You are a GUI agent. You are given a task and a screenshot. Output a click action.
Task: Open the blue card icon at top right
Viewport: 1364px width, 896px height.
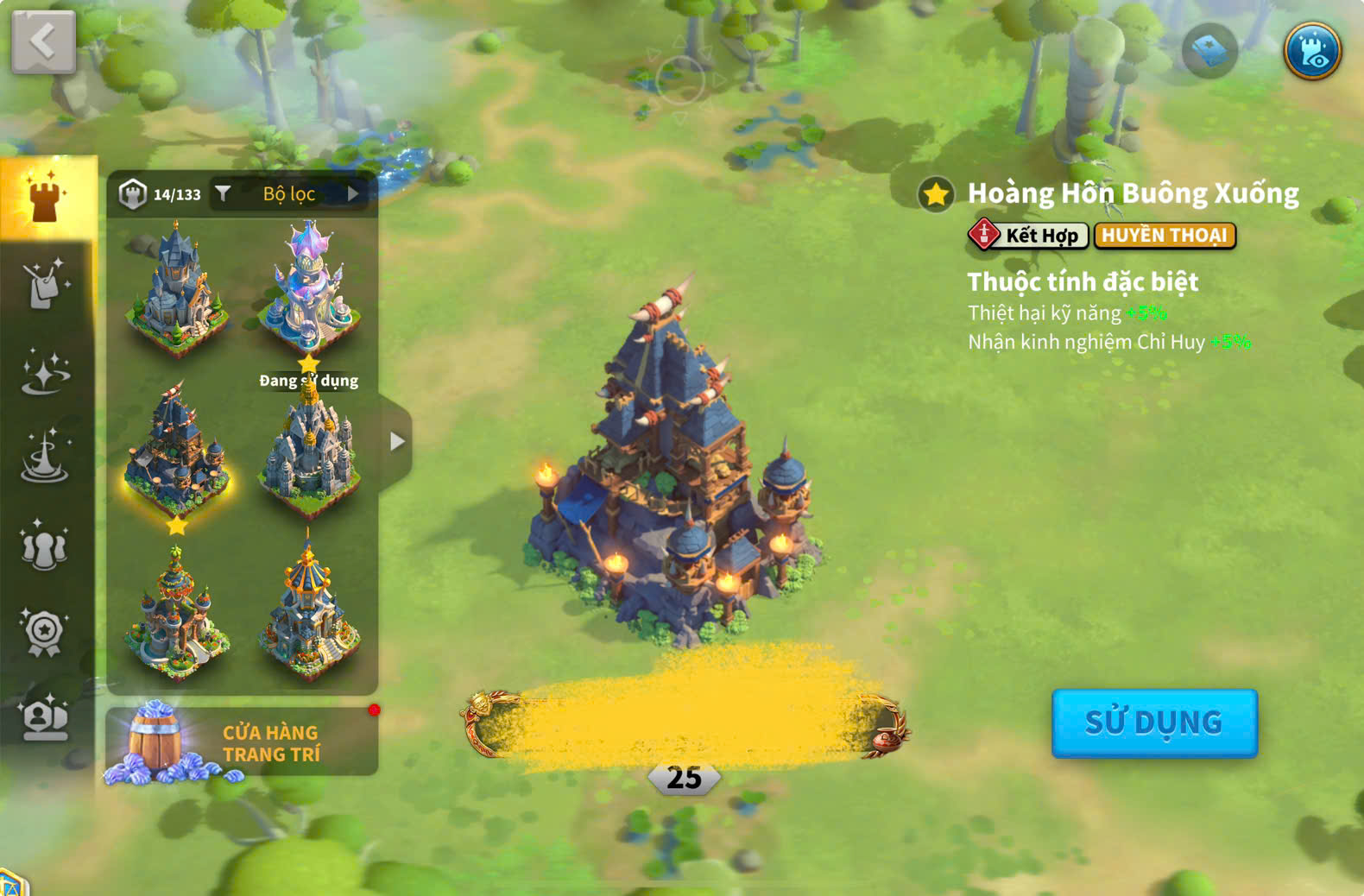1209,51
